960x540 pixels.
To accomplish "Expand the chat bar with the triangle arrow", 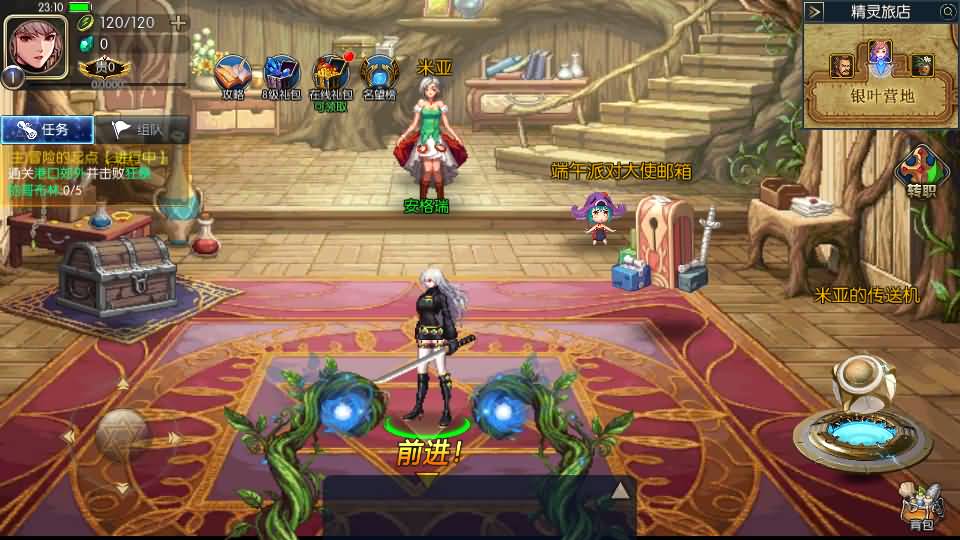I will tap(620, 490).
